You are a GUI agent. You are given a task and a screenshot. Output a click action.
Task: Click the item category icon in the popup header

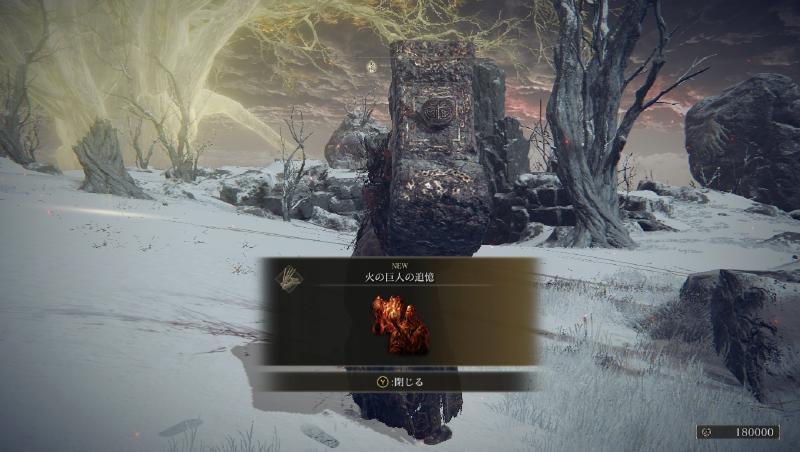point(287,275)
